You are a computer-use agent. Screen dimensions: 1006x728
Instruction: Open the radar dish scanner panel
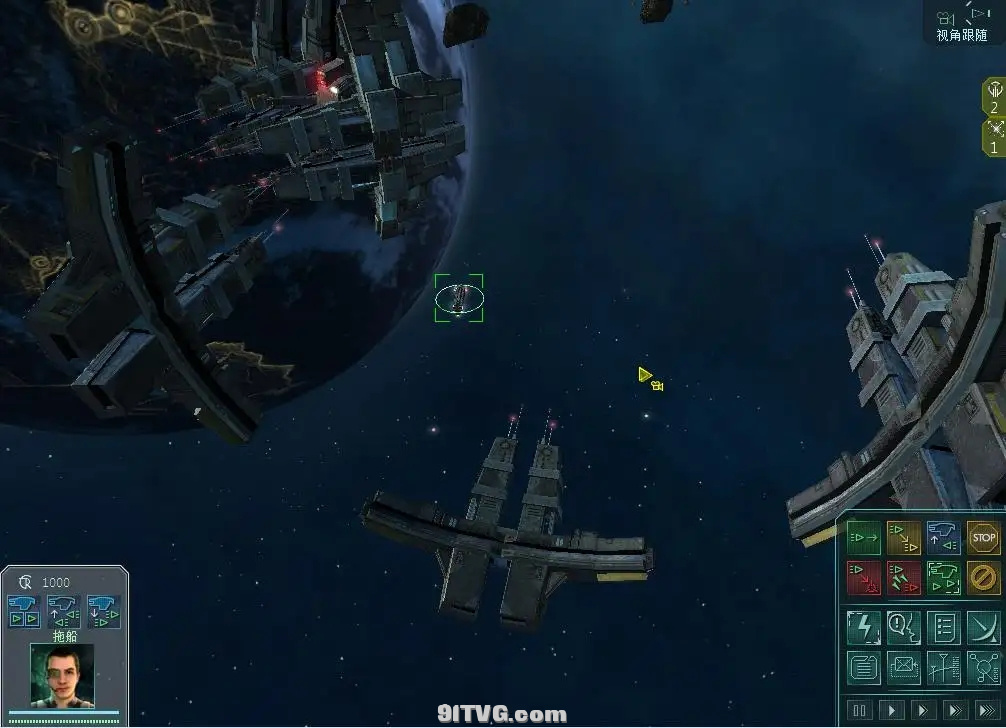(x=983, y=627)
